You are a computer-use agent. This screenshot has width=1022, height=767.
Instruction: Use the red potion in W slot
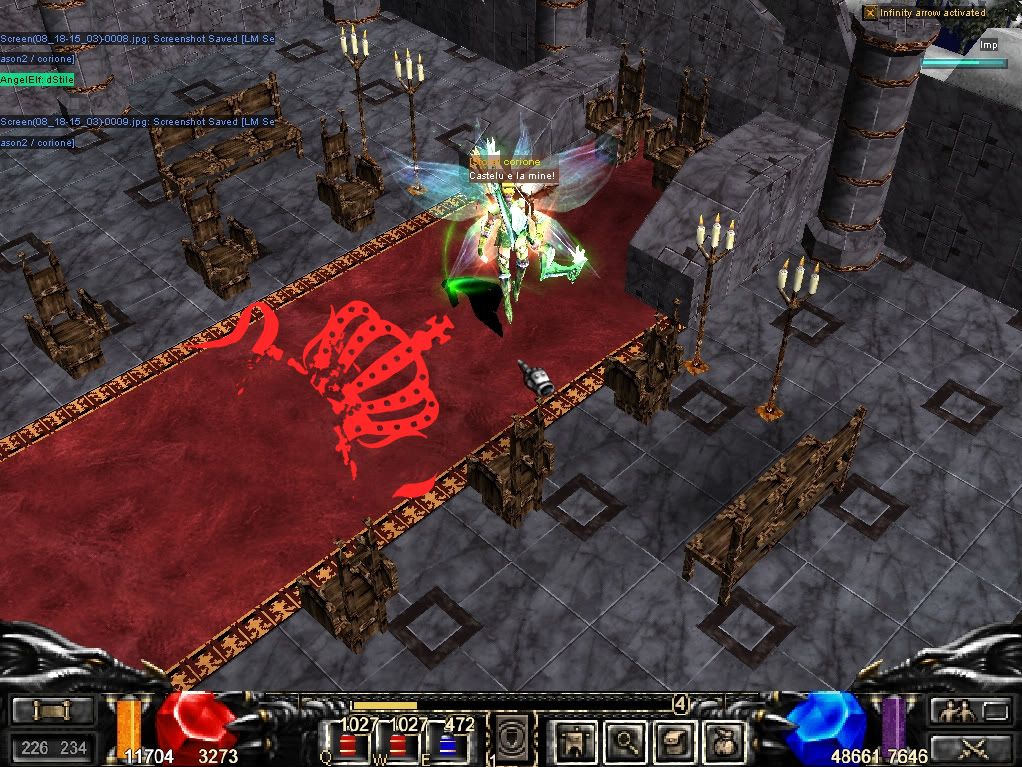coord(400,745)
